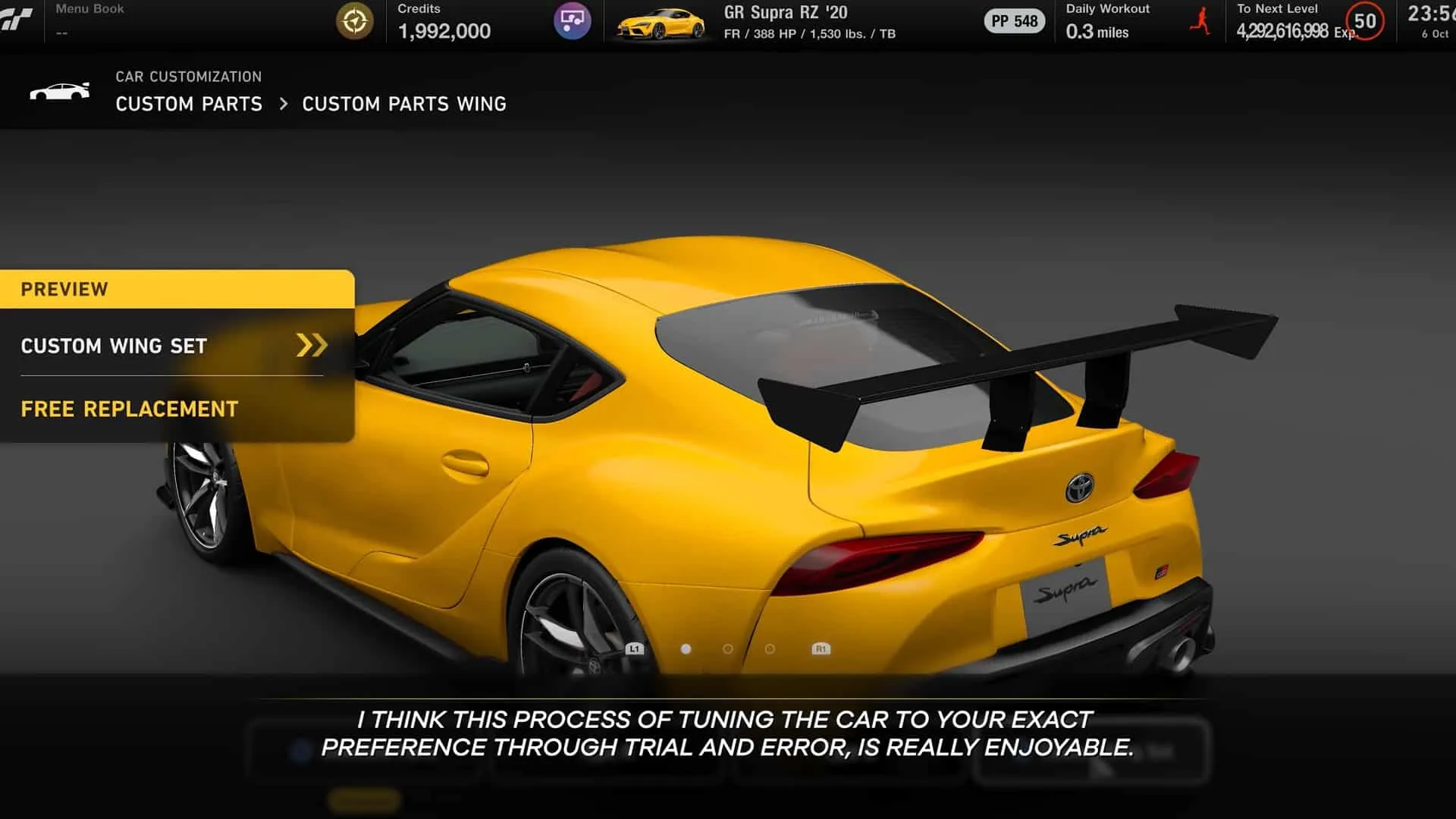This screenshot has height=819, width=1456.
Task: Click the Daily Workout running figure icon
Action: click(x=1200, y=20)
